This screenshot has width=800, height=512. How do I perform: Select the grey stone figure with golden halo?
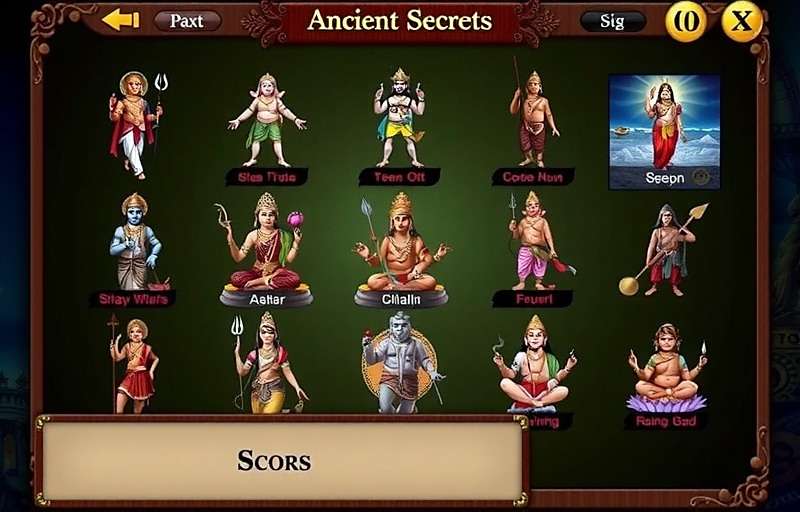coord(399,363)
